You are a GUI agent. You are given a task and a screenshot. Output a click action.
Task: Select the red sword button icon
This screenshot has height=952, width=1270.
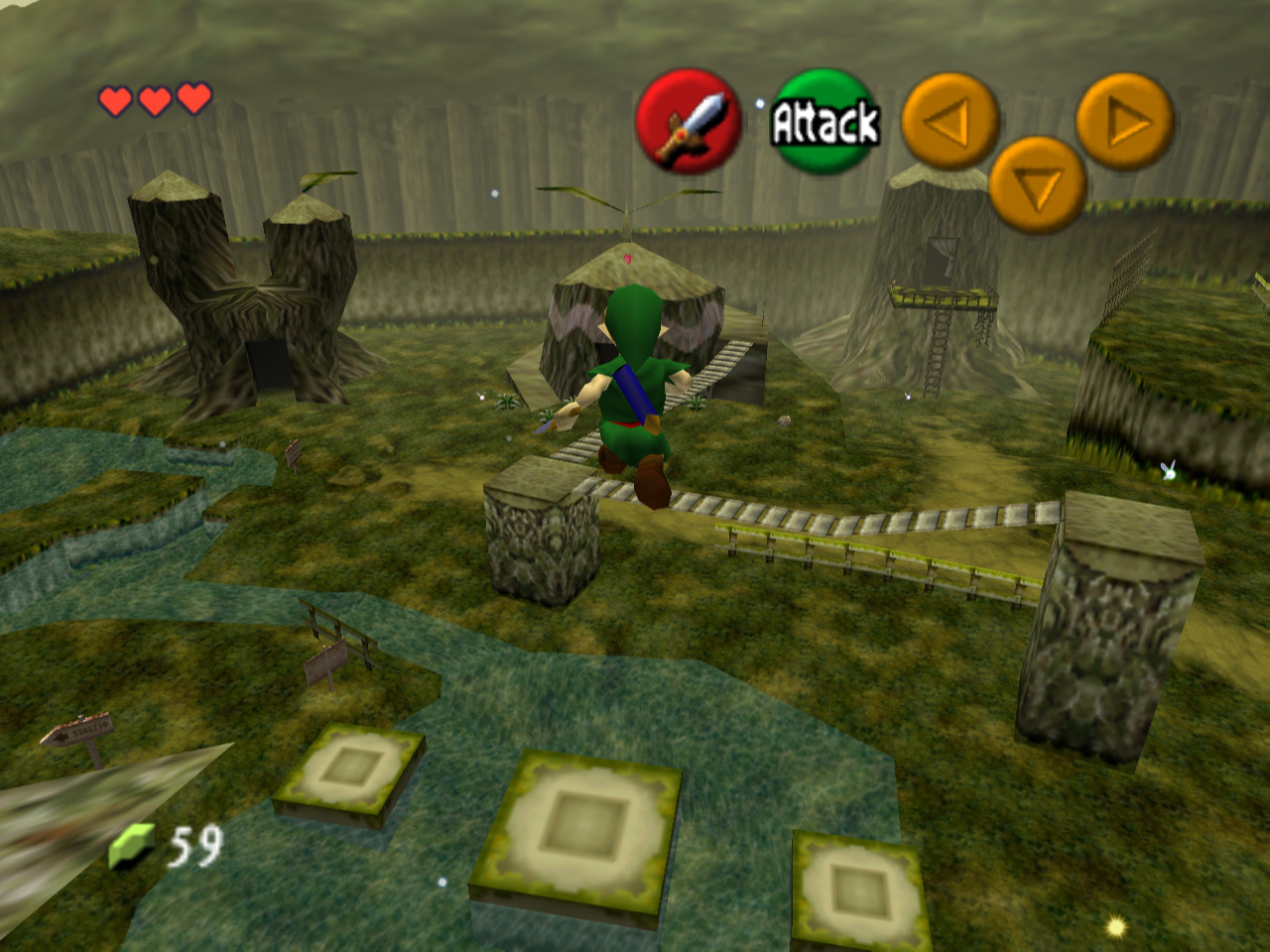point(688,122)
